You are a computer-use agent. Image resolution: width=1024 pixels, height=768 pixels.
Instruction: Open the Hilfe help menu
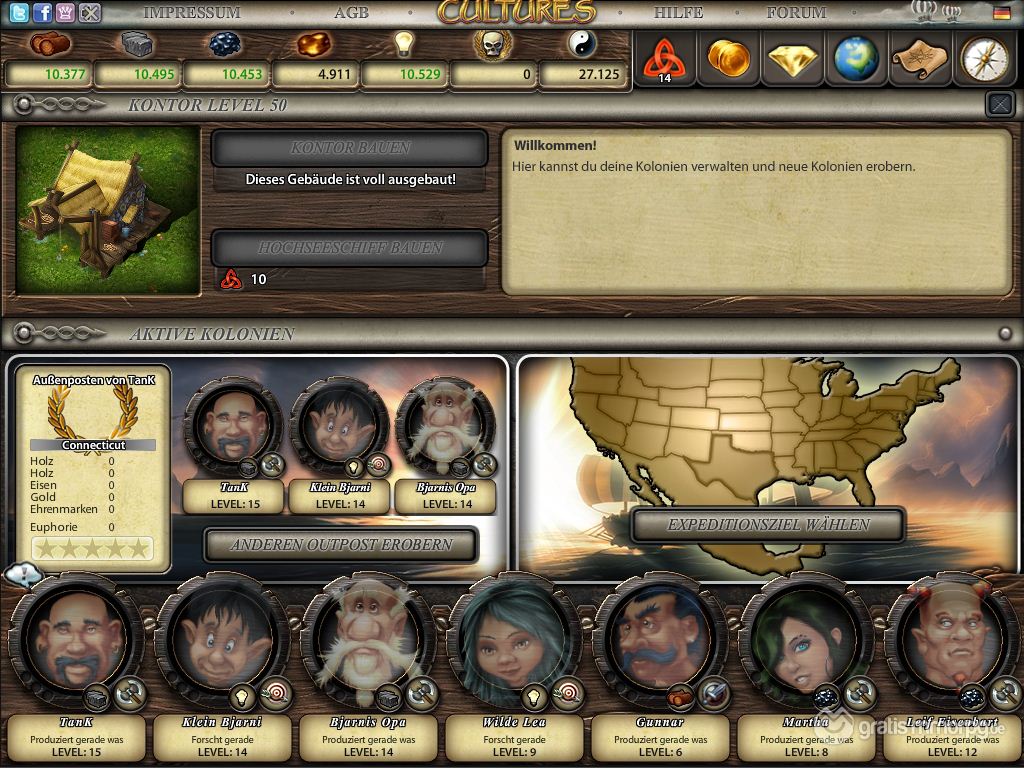(678, 13)
